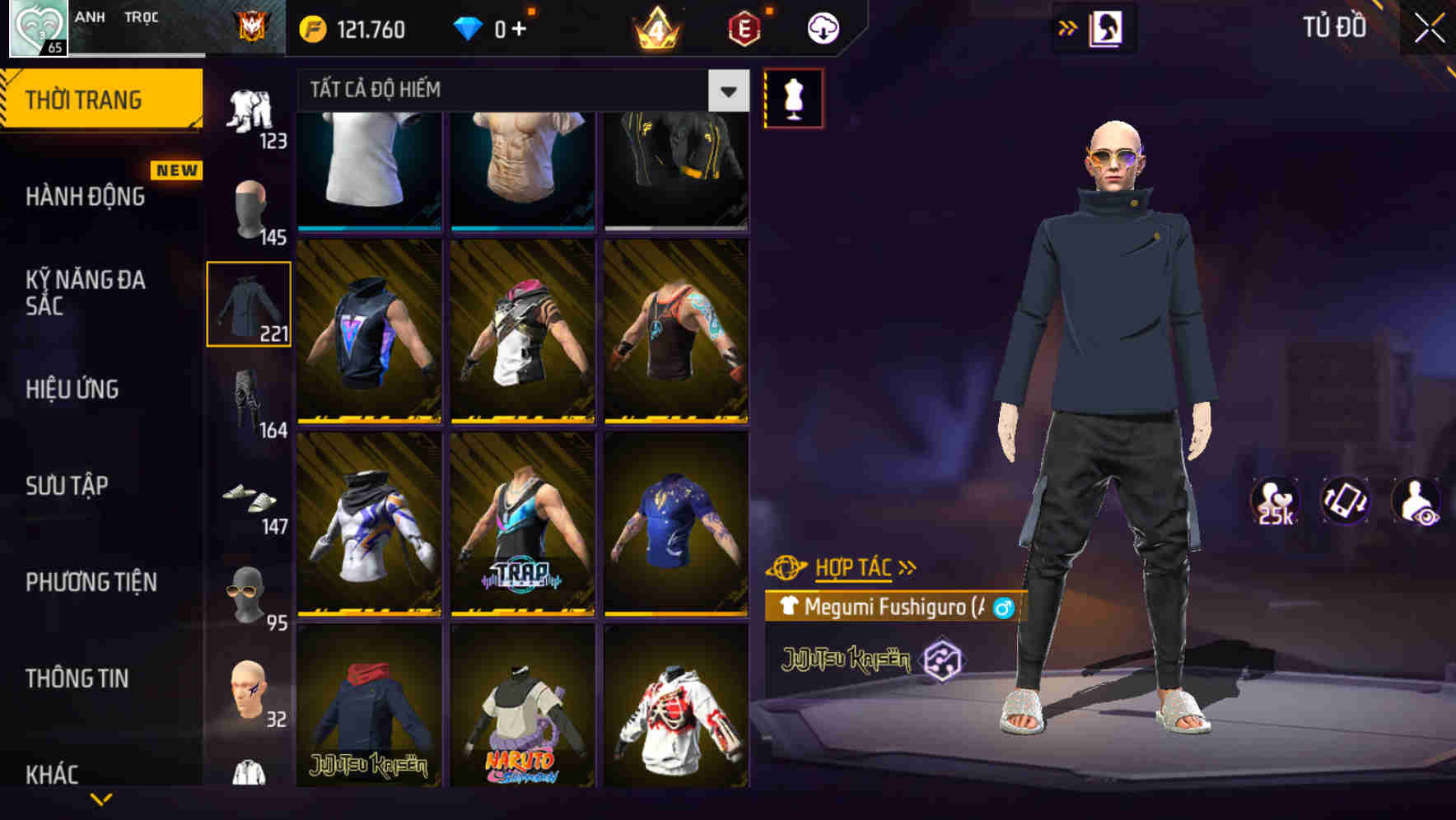Open the diamond top-up with the diamond icon

click(x=471, y=27)
